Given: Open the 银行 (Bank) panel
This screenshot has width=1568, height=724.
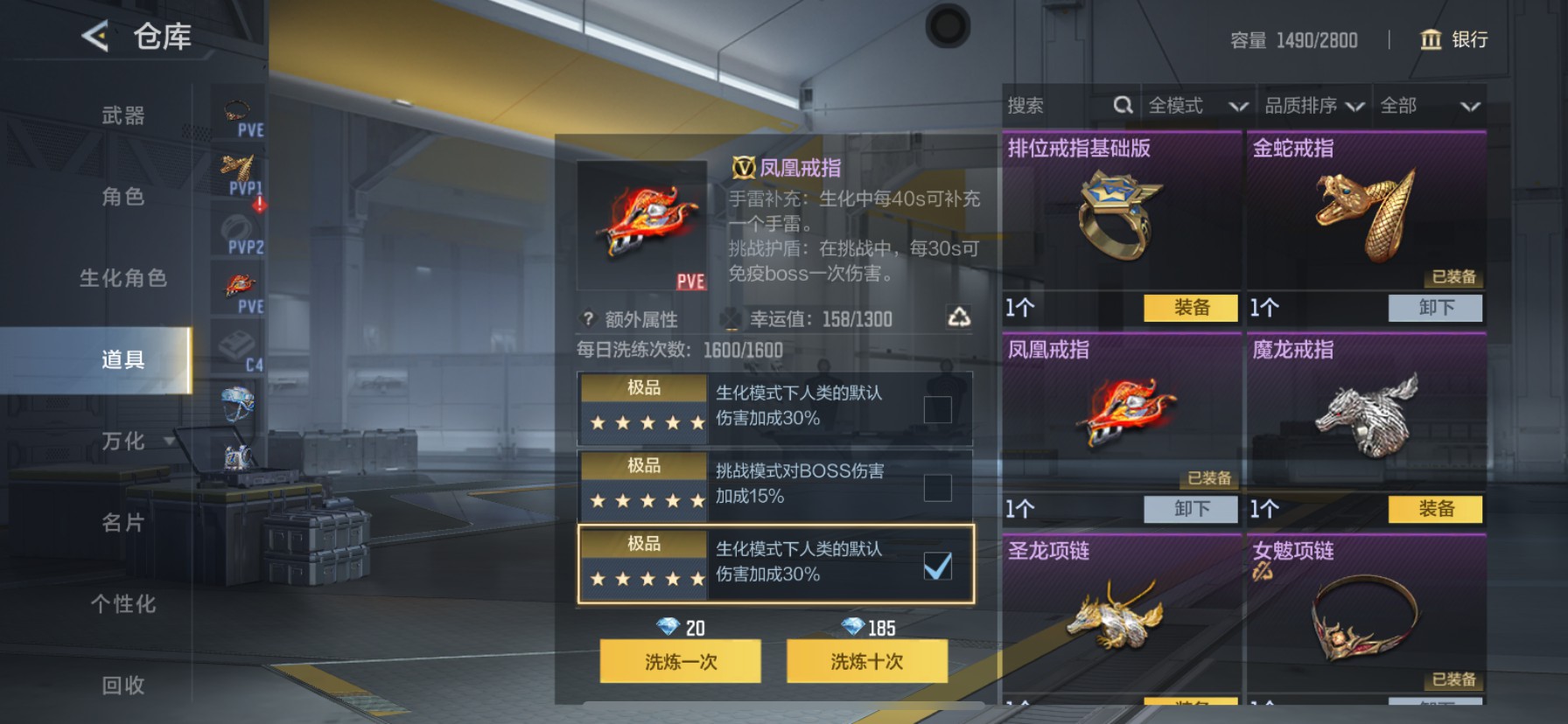Looking at the screenshot, I should click(1452, 40).
